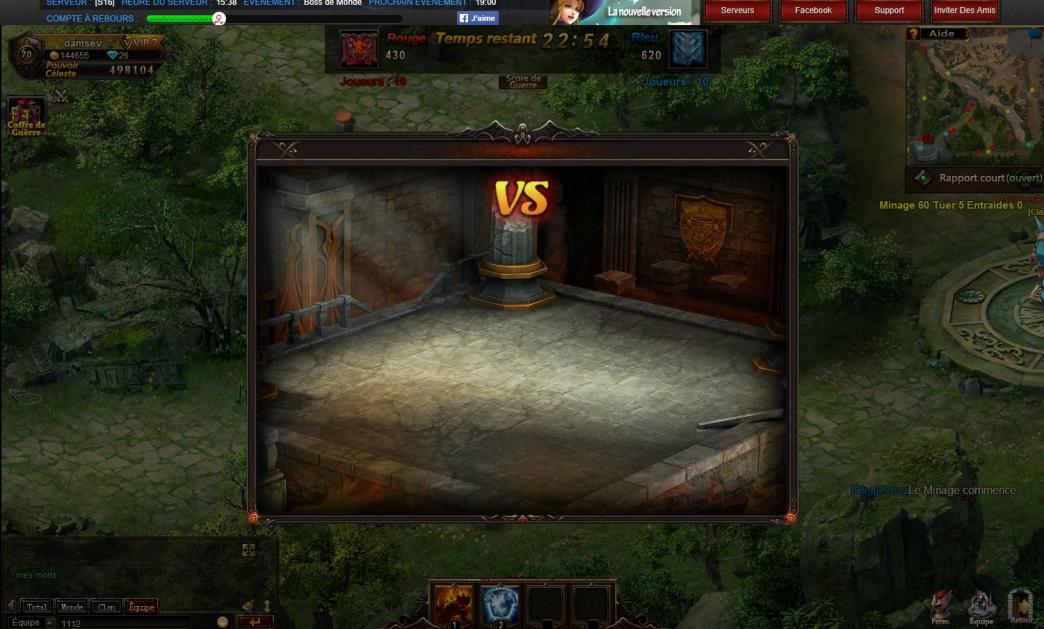Screen dimensions: 1044x629
Task: Like the game with the J'aime button
Action: click(478, 18)
